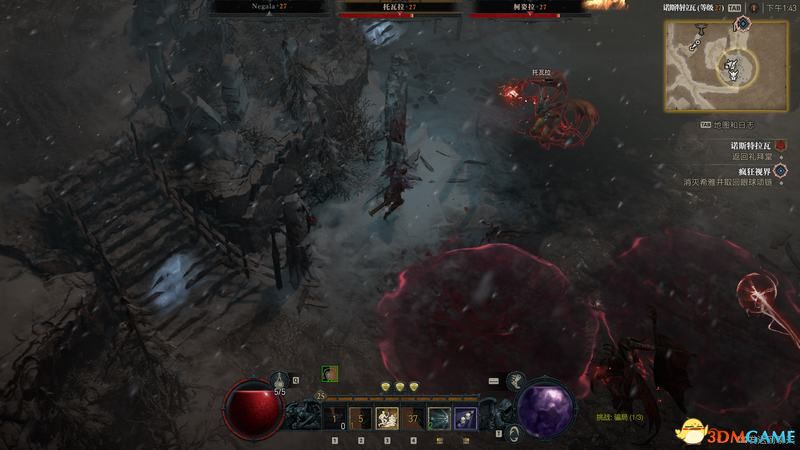This screenshot has width=800, height=450.
Task: Use the healing potion icon showing 5/5
Action: [x=280, y=381]
